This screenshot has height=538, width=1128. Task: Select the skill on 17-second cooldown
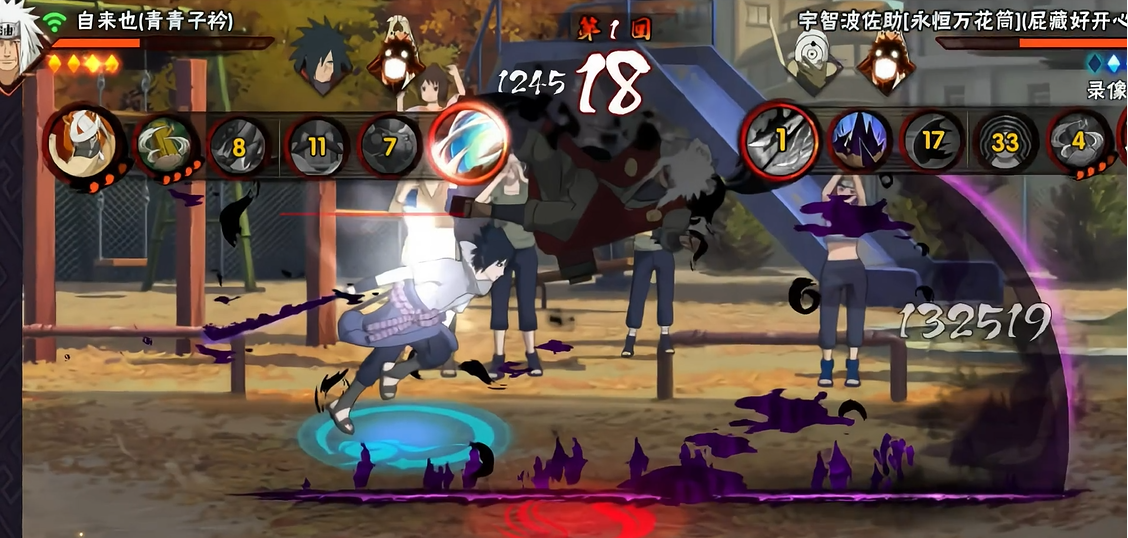[x=932, y=141]
